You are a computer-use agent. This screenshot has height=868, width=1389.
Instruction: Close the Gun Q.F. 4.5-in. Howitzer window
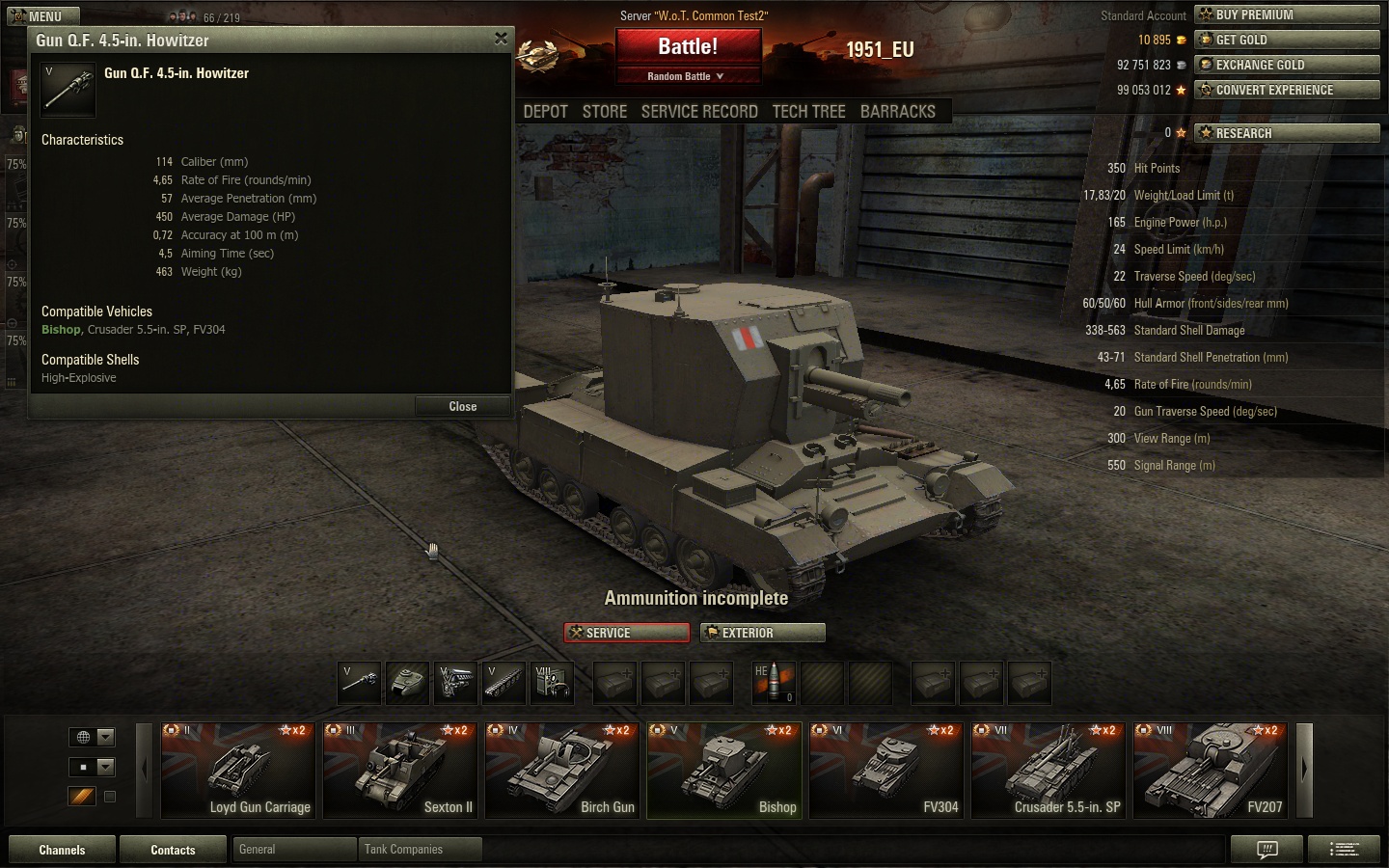(x=501, y=39)
